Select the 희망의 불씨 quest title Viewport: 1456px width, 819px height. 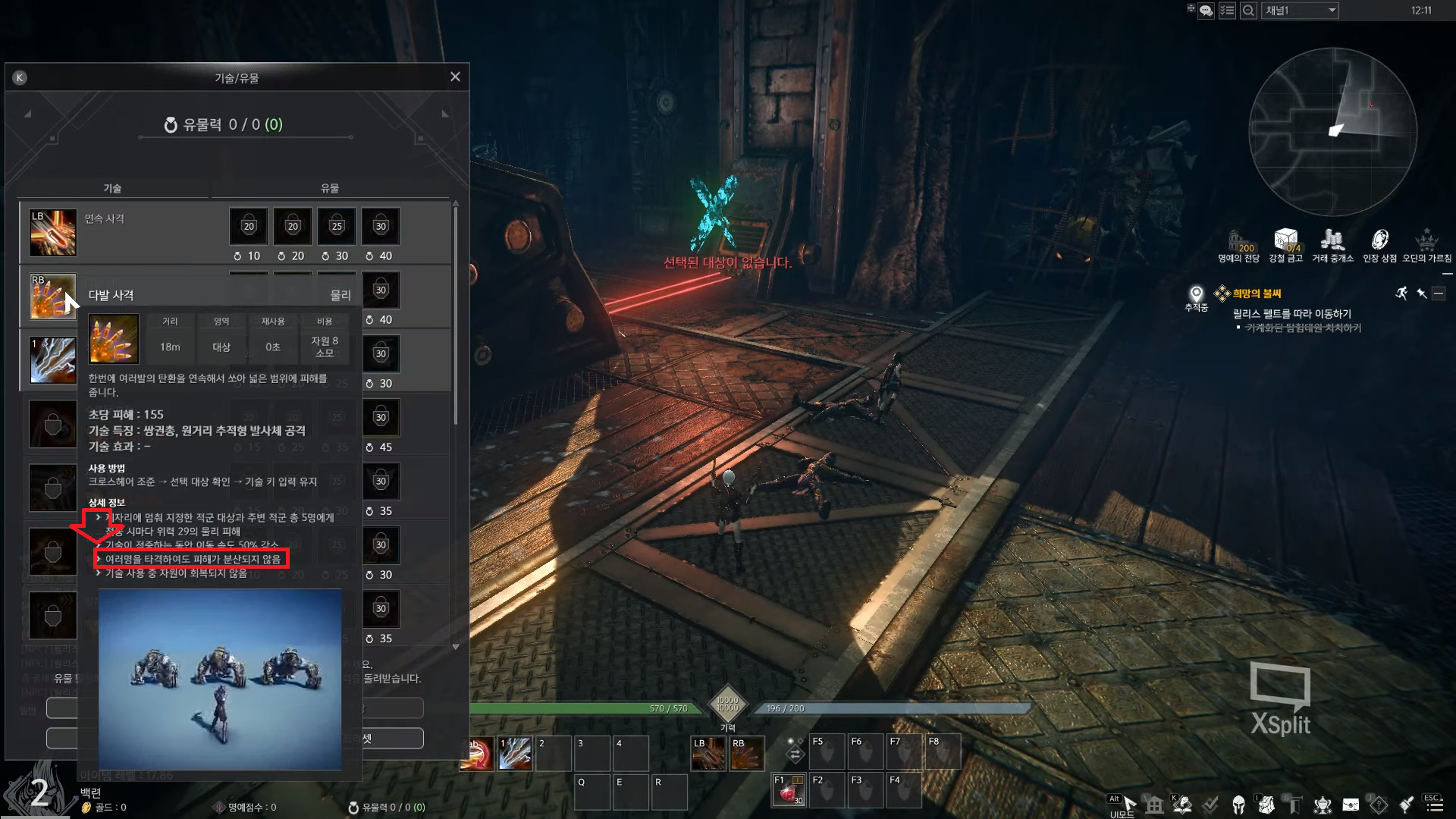click(x=1257, y=293)
